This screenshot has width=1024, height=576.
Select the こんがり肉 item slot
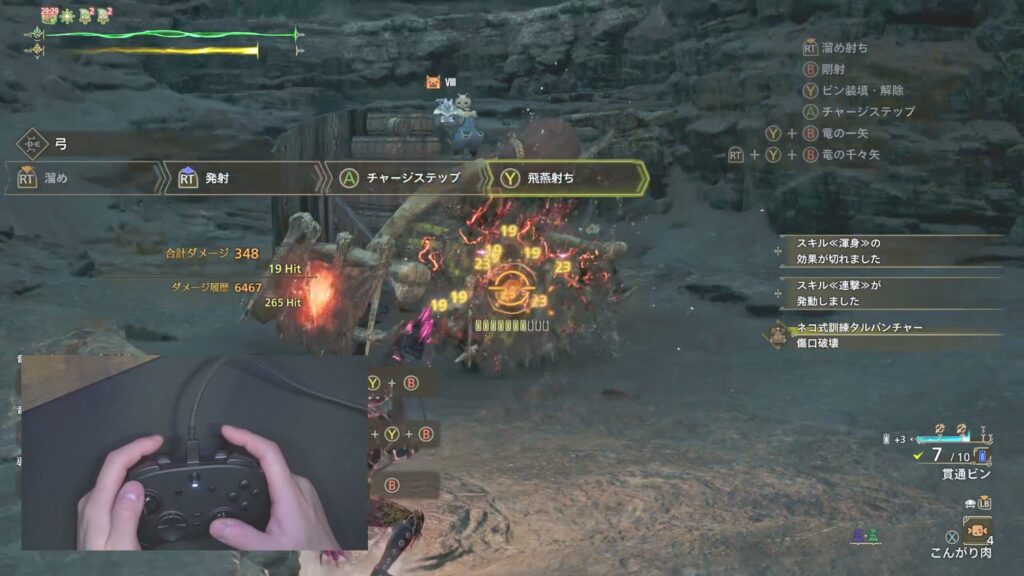[978, 529]
